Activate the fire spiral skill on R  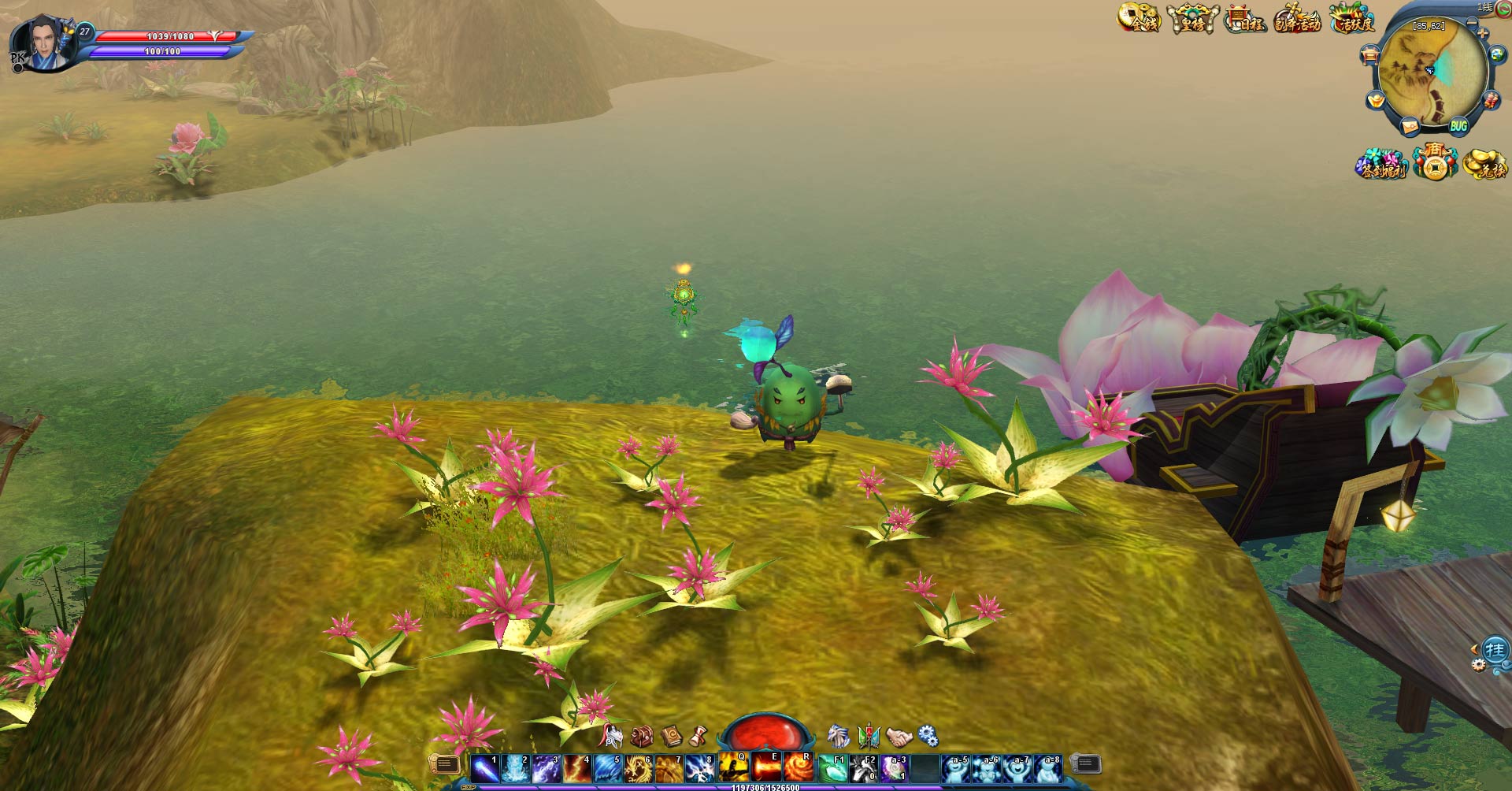[x=797, y=768]
